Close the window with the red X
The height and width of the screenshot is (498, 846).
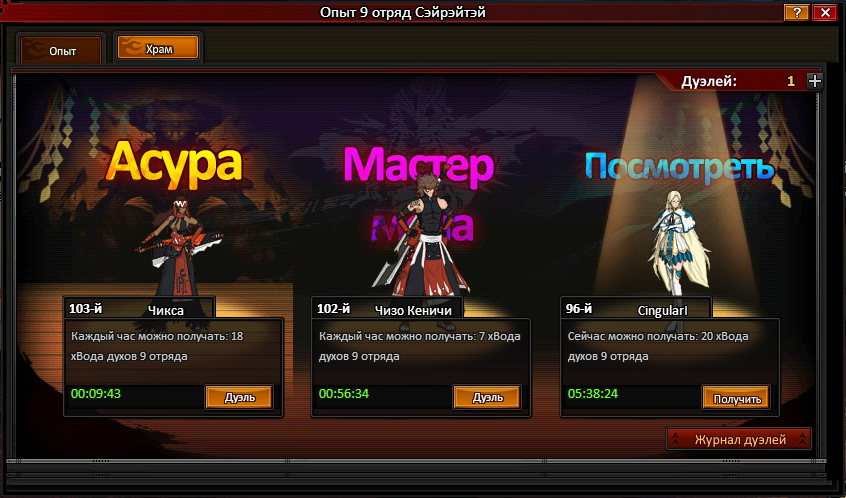click(x=825, y=13)
